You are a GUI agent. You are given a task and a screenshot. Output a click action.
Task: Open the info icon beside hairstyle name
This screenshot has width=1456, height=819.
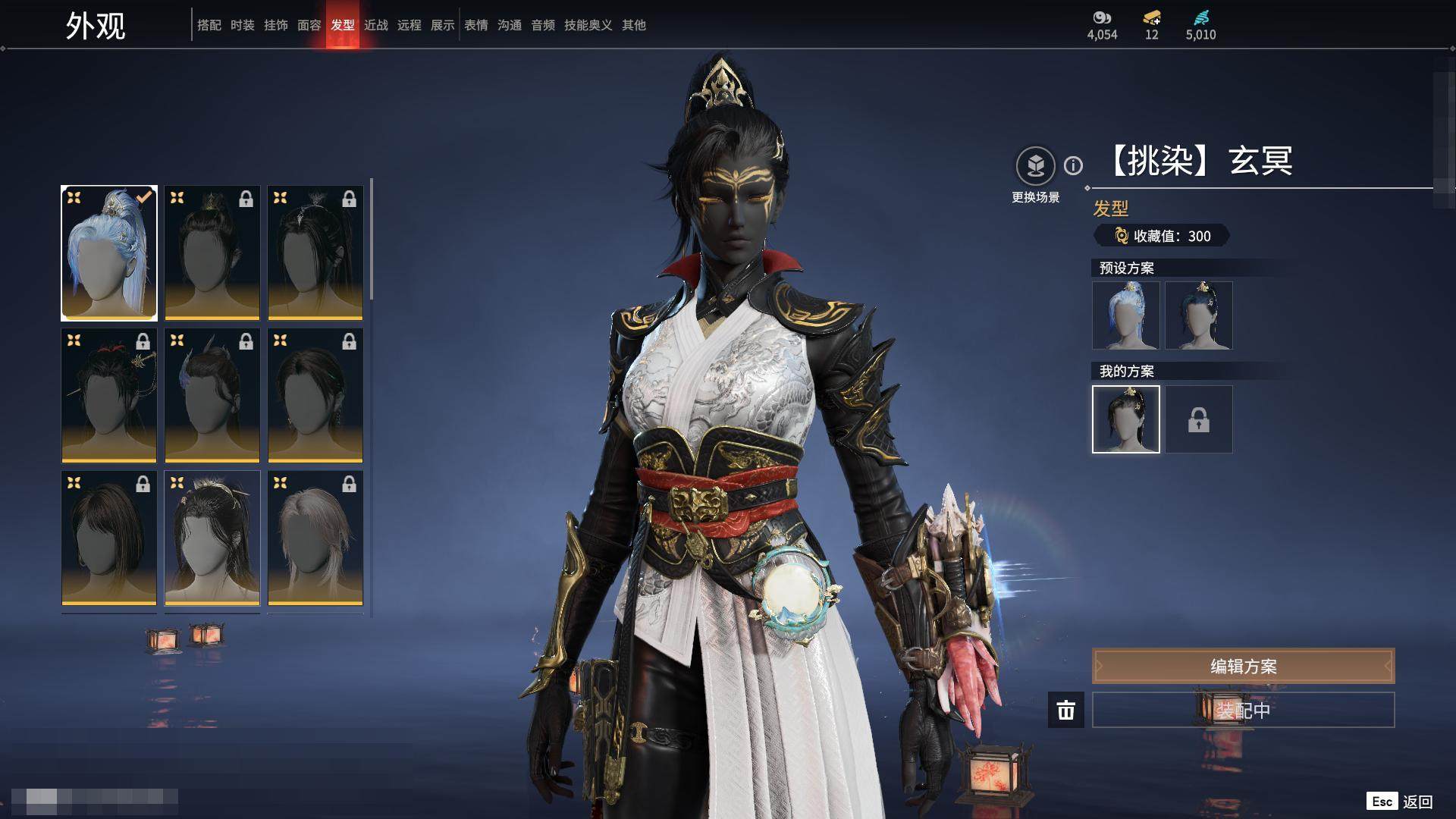[x=1073, y=165]
